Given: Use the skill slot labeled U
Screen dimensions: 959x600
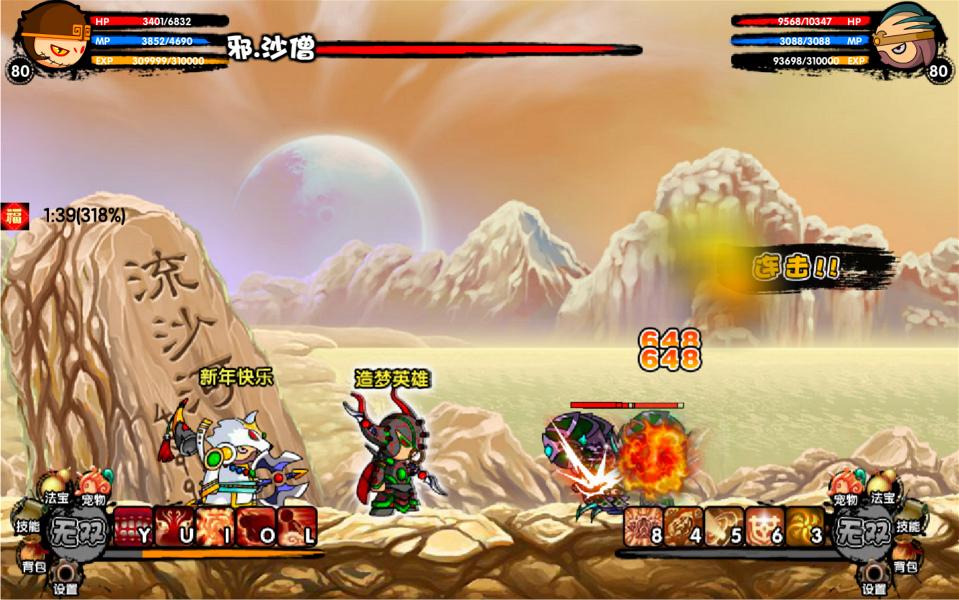Looking at the screenshot, I should (174, 526).
